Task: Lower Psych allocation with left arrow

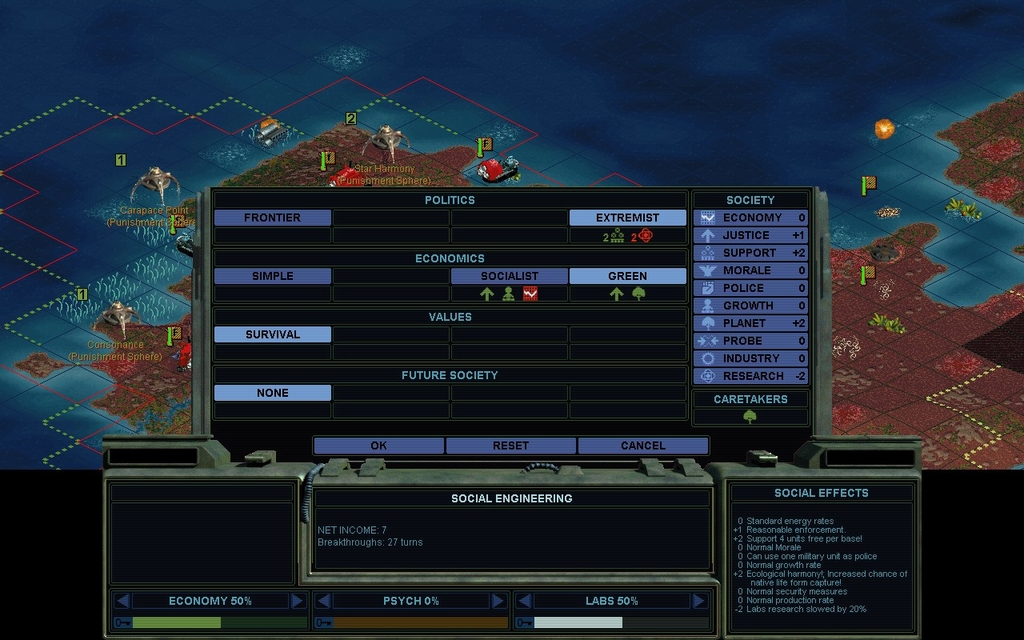Action: point(323,601)
